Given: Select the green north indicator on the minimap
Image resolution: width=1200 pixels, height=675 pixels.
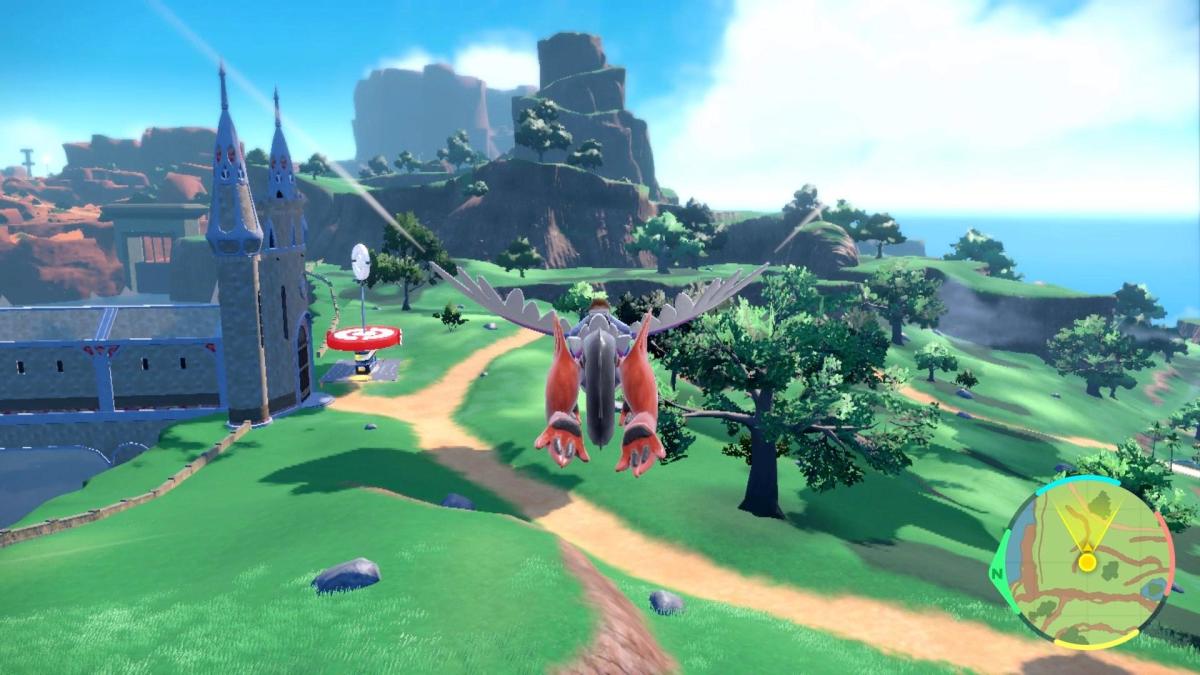Looking at the screenshot, I should [x=998, y=574].
